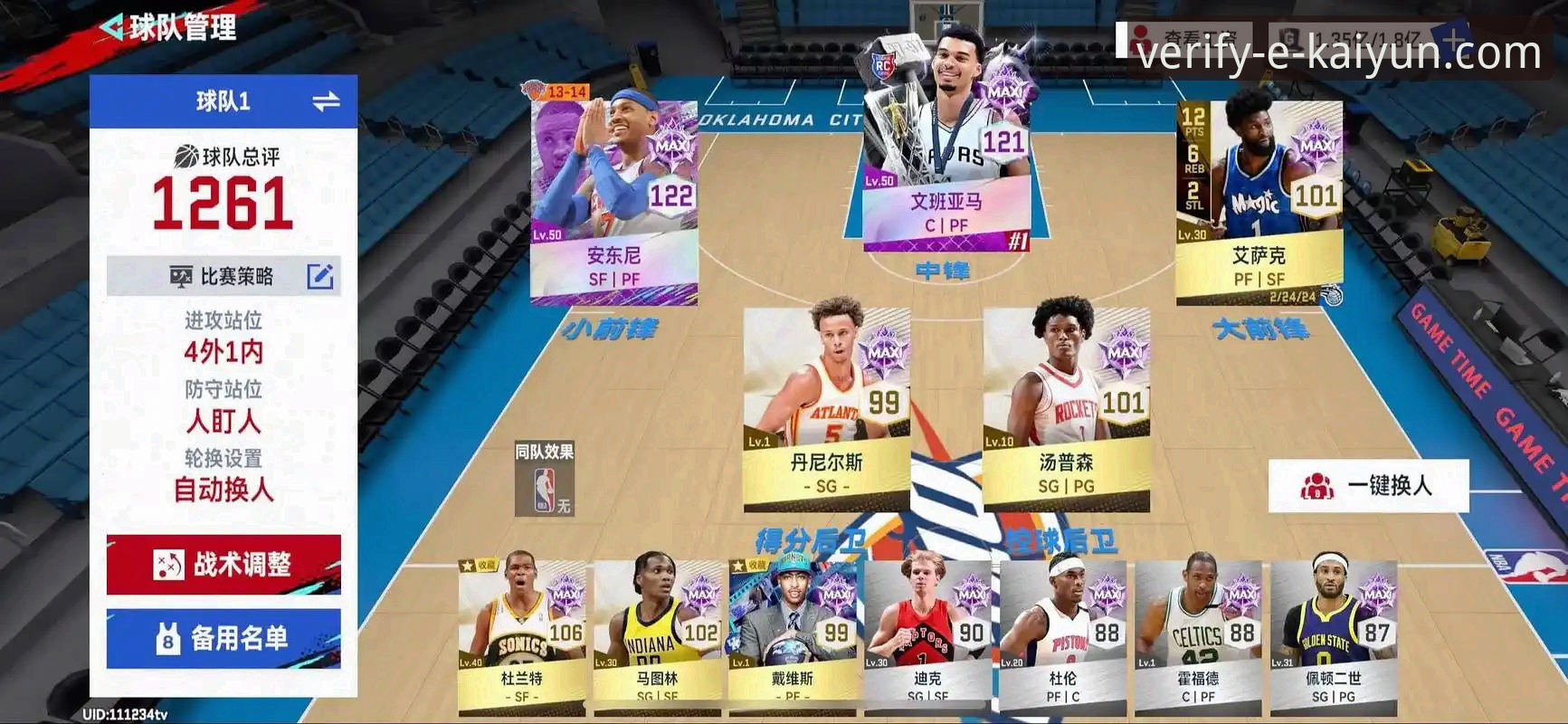Screen dimensions: 1568x724
Task: Select the Anthony (安东尼) small forward card
Action: pos(613,199)
